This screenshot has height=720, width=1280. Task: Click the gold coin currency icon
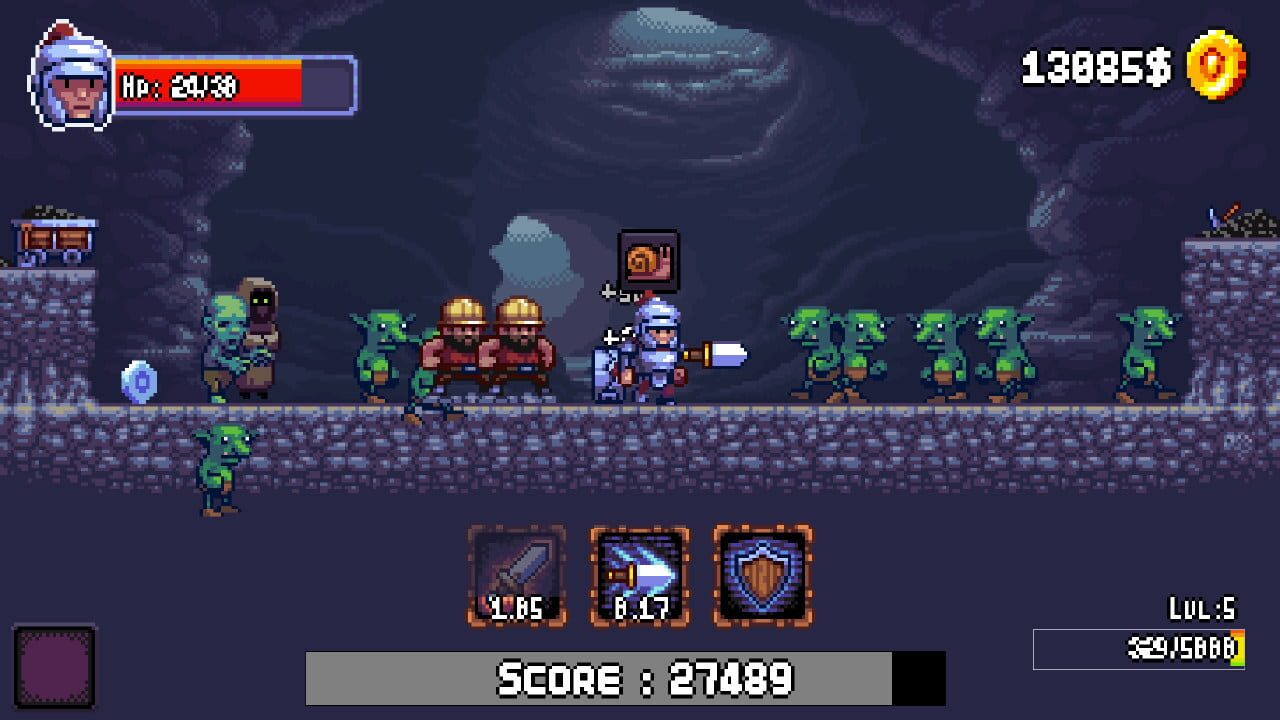[x=1216, y=66]
